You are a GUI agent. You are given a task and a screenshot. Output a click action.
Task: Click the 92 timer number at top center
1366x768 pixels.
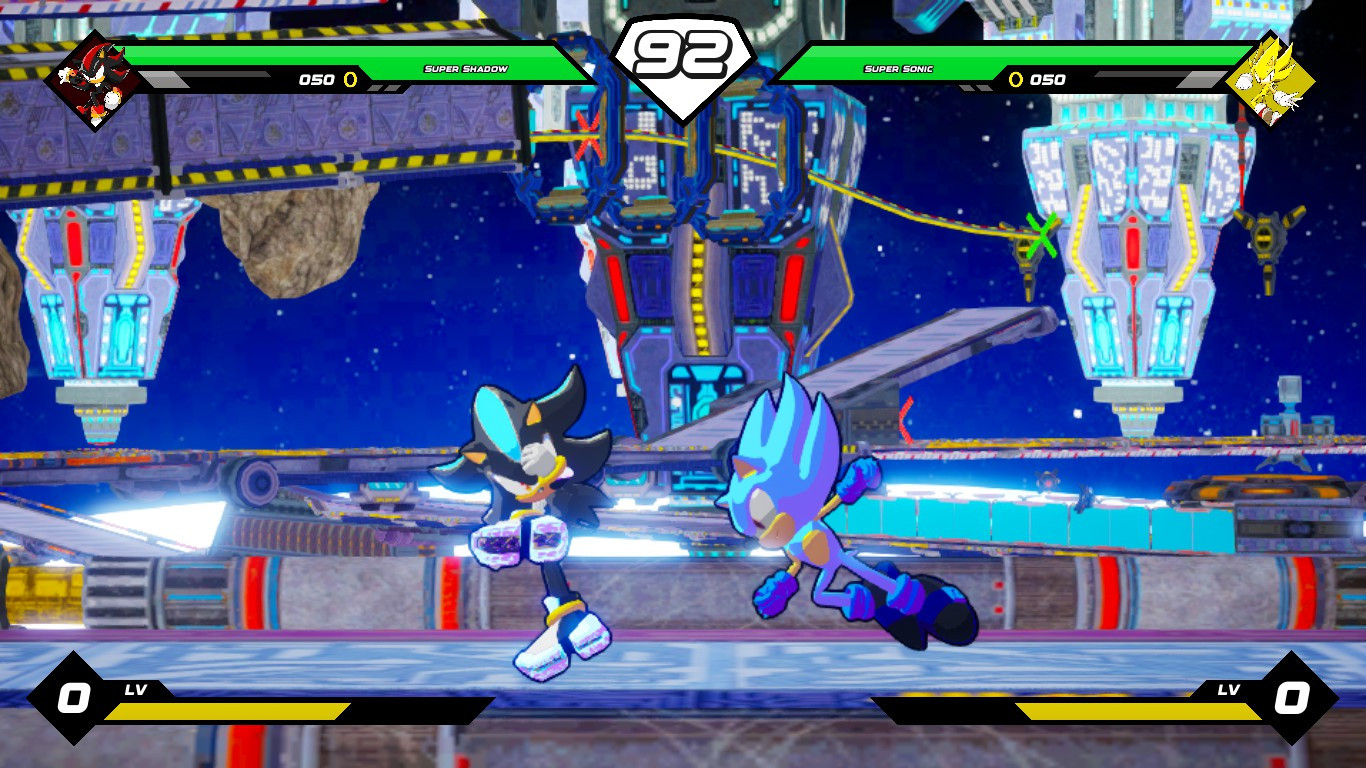pyautogui.click(x=683, y=55)
